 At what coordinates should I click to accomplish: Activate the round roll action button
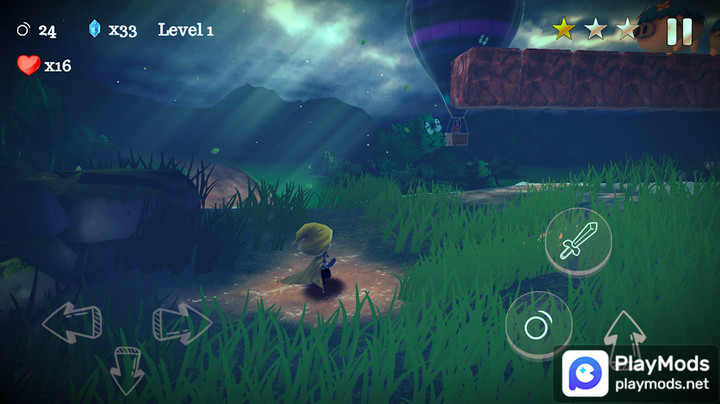pos(538,325)
